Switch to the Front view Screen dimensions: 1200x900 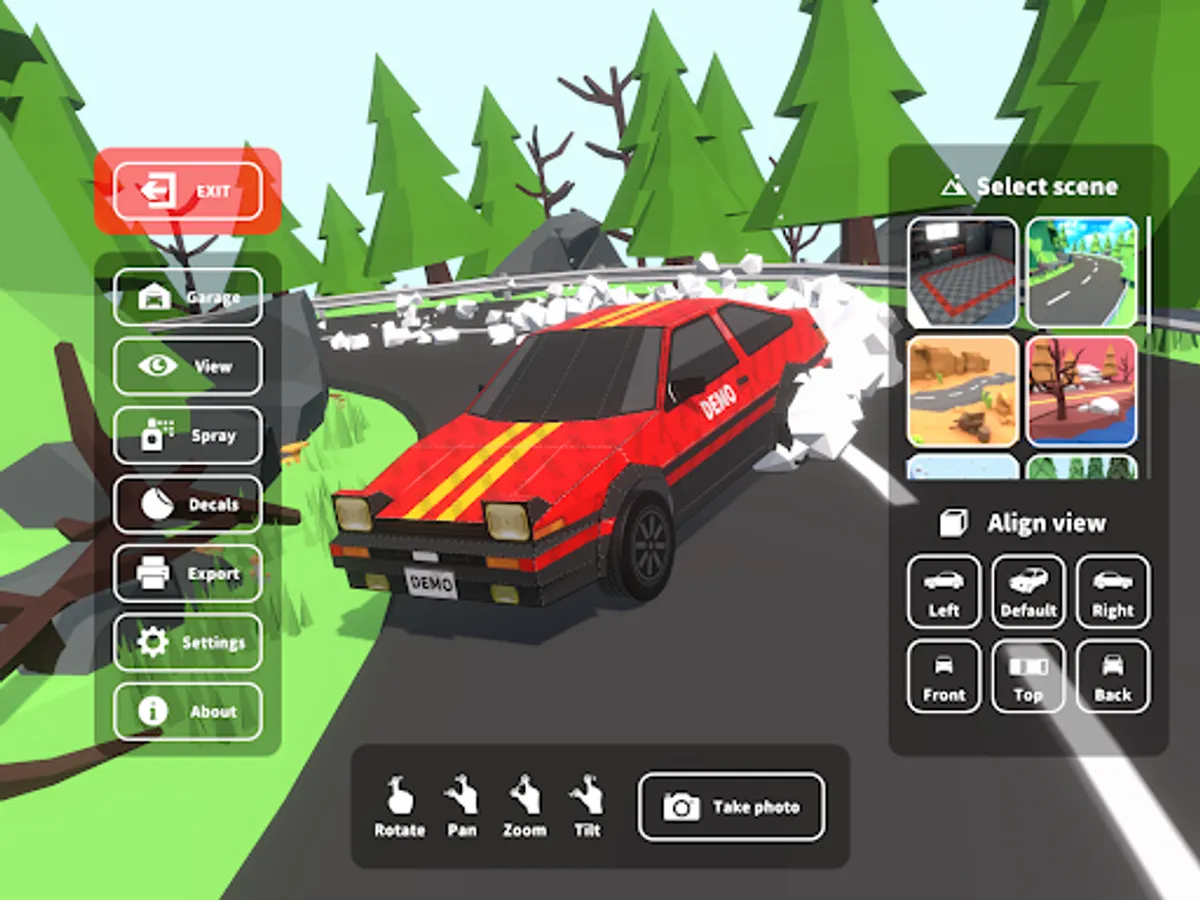click(944, 677)
